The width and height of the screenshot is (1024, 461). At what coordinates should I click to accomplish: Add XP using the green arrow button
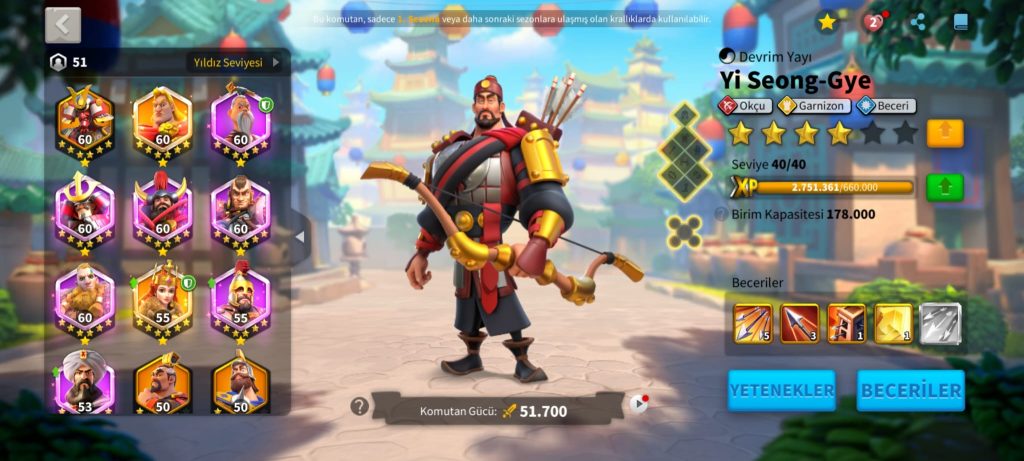pyautogui.click(x=944, y=187)
